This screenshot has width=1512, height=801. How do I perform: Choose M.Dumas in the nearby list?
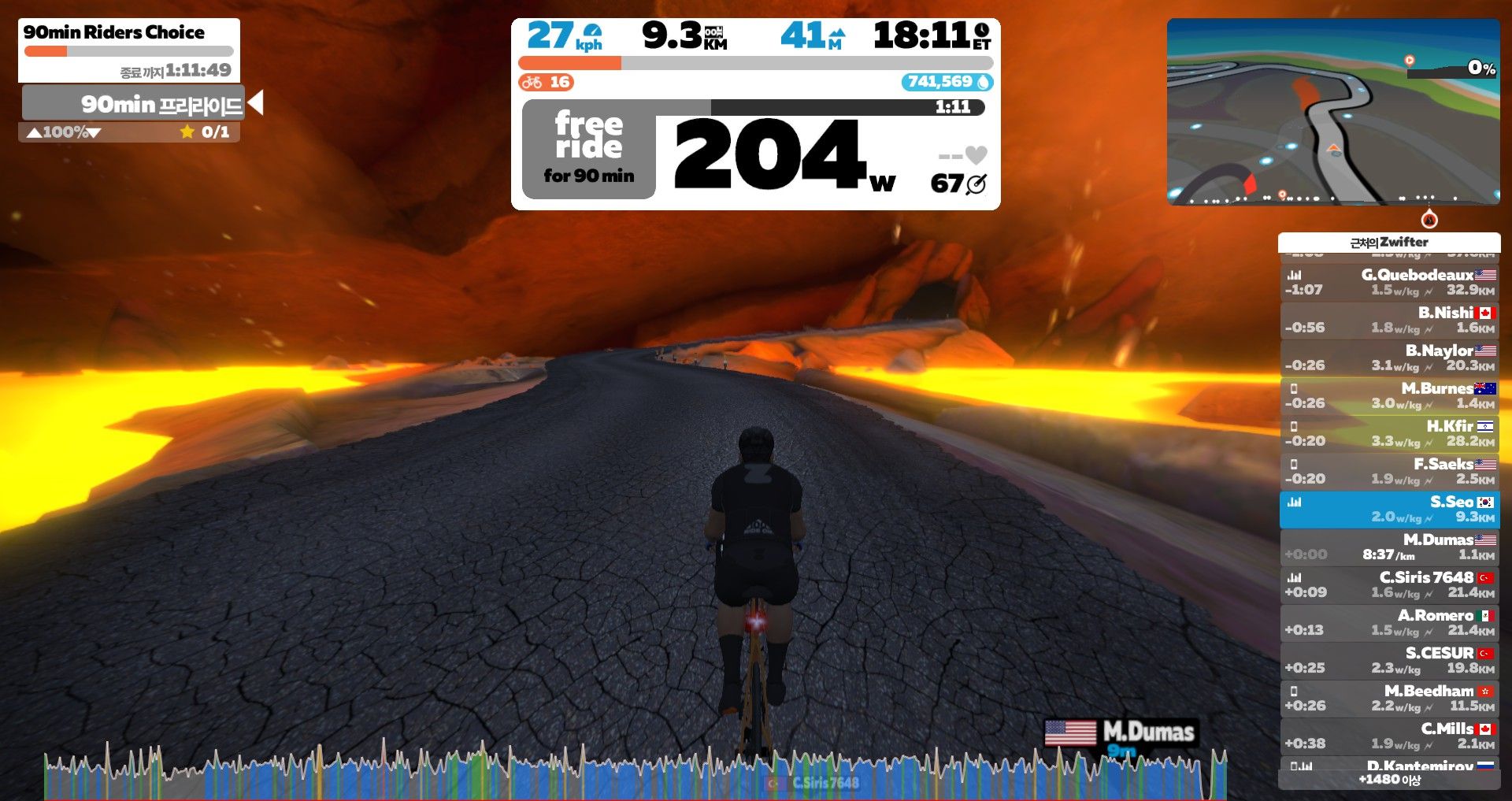click(1389, 547)
